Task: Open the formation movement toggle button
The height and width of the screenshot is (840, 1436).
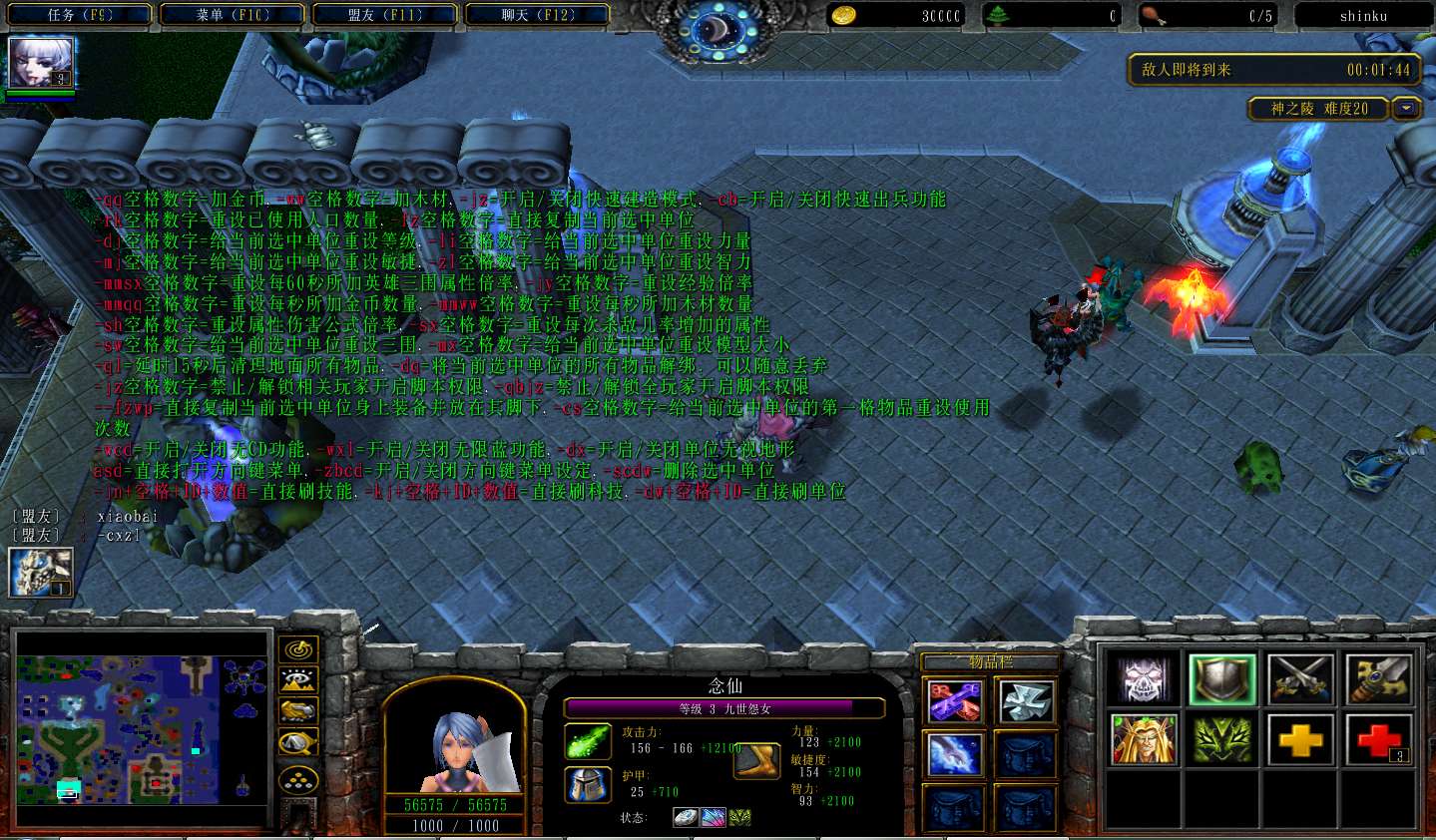Action: pyautogui.click(x=298, y=779)
